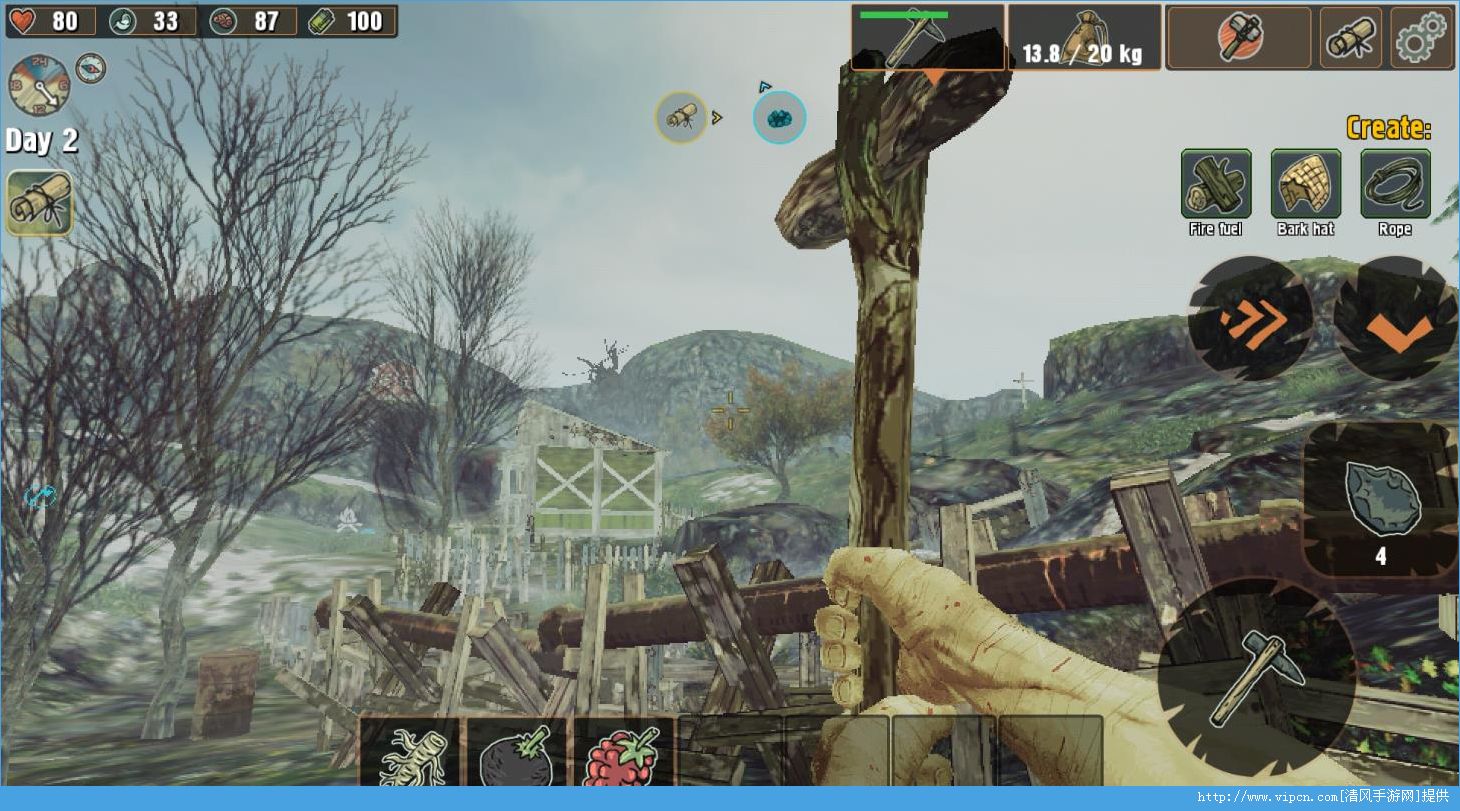Viewport: 1460px width, 811px height.
Task: Click the blue ore tracker marker
Action: tap(779, 117)
